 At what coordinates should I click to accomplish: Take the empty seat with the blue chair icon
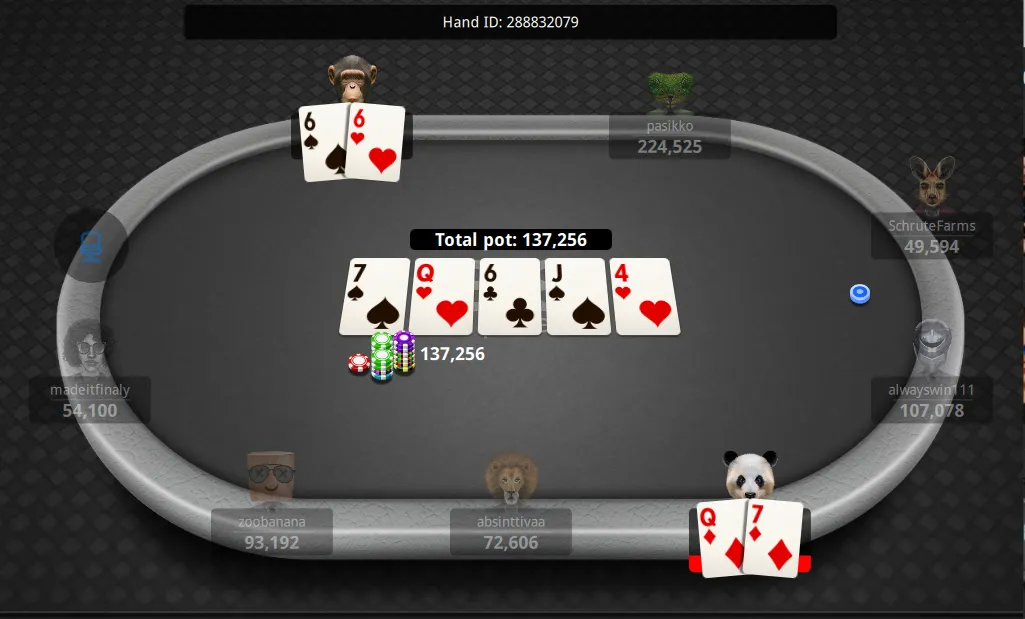coord(91,246)
